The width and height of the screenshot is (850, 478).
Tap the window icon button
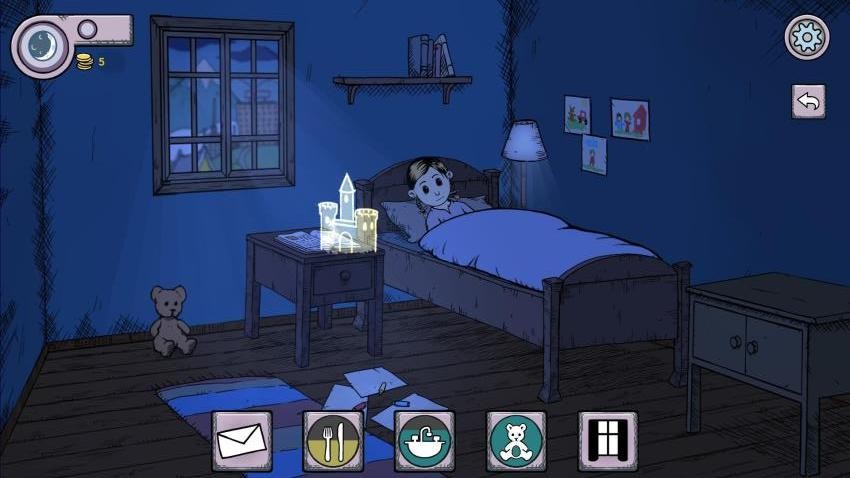608,441
